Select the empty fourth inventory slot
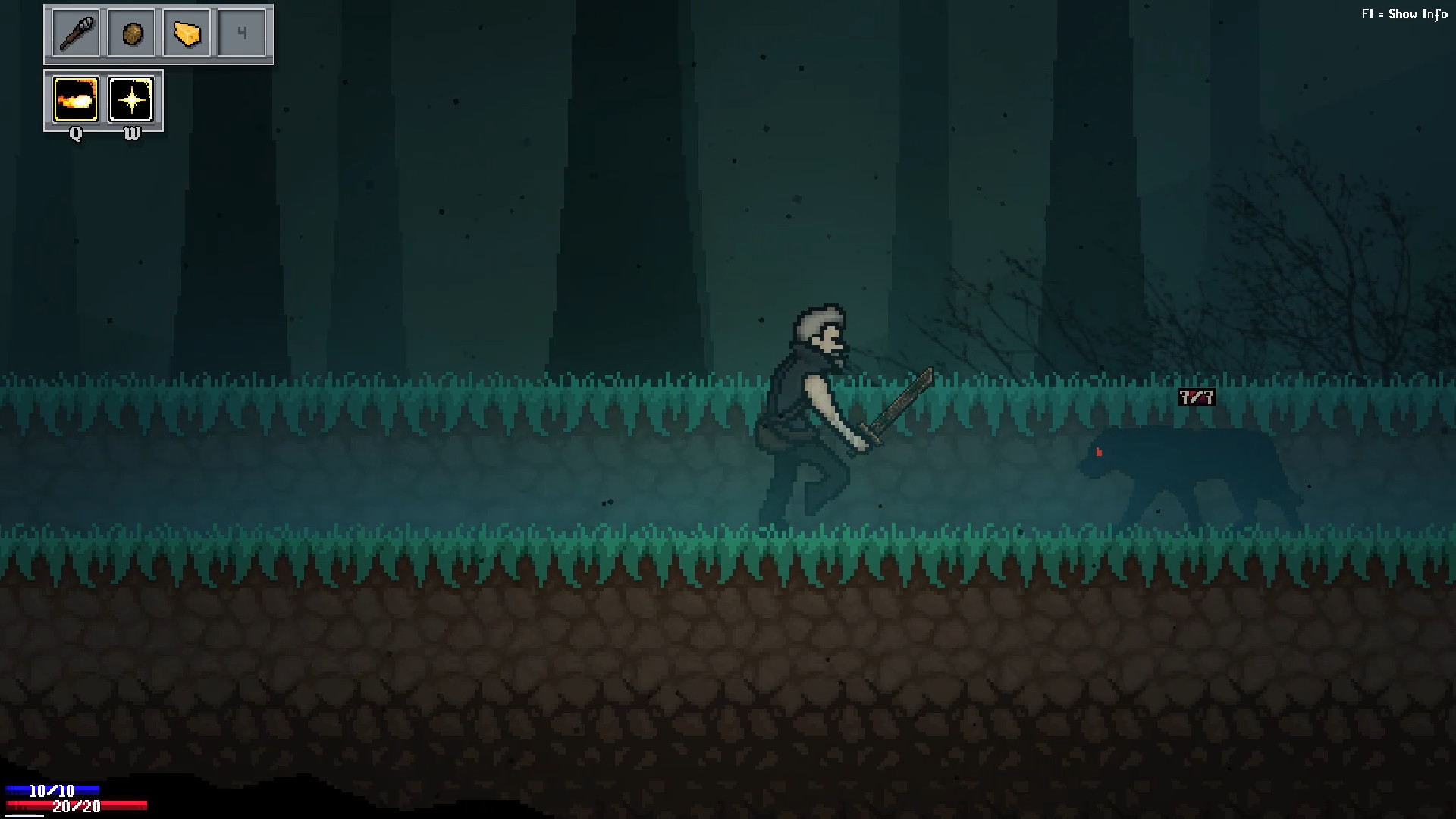 [x=243, y=33]
